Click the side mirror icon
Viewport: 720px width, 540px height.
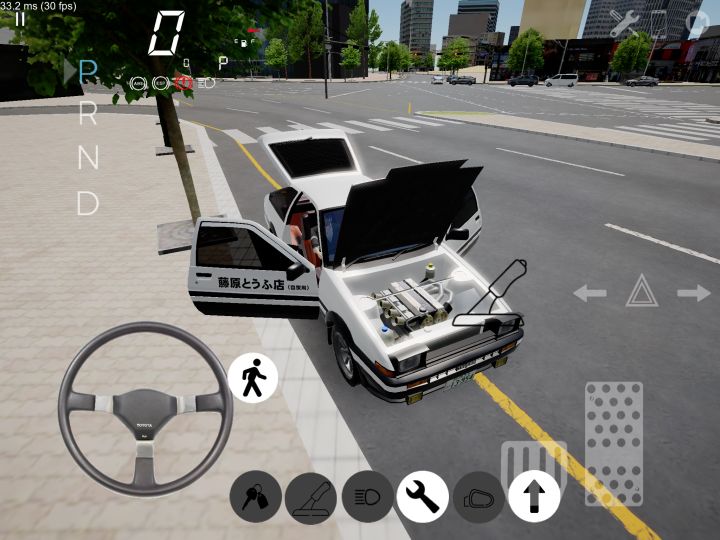click(x=478, y=497)
